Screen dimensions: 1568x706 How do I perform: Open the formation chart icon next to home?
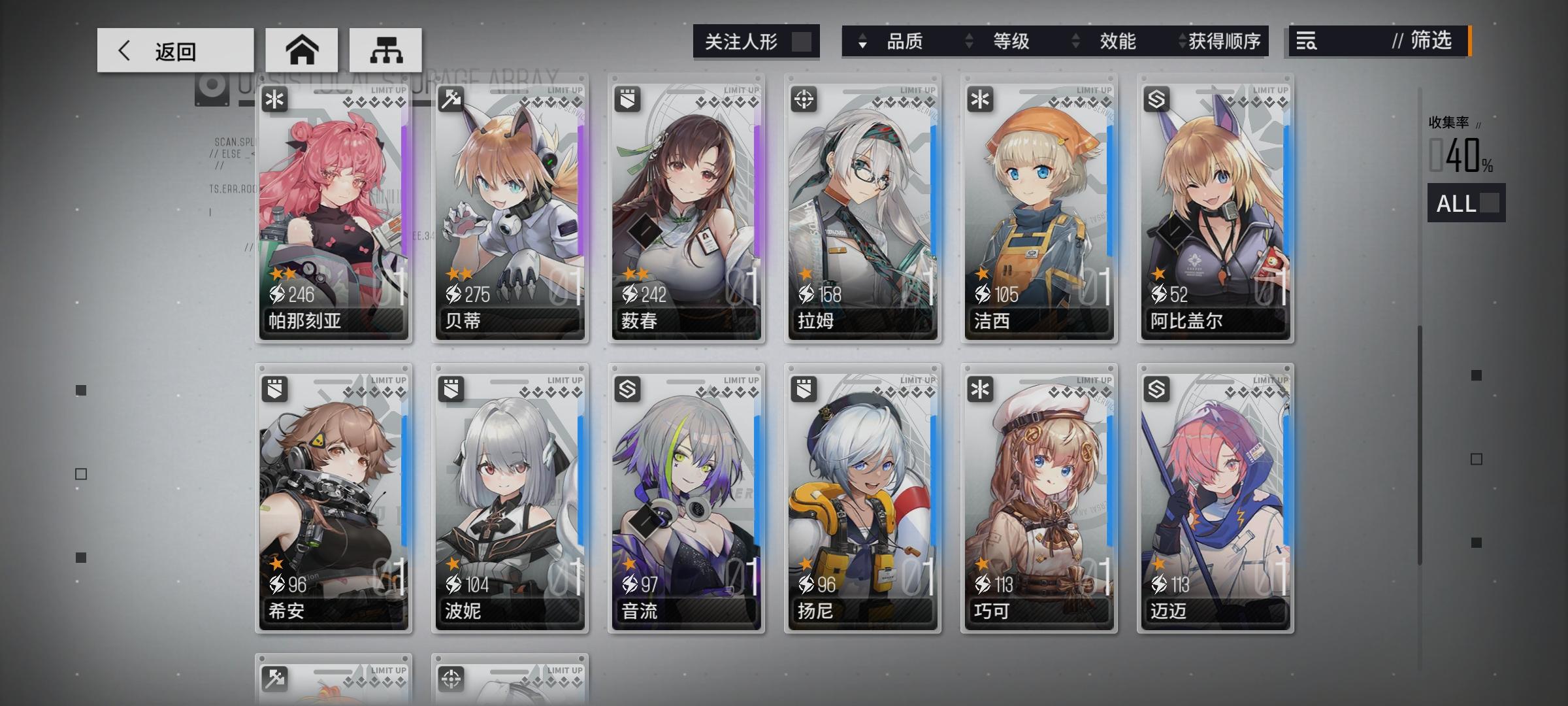pos(386,49)
